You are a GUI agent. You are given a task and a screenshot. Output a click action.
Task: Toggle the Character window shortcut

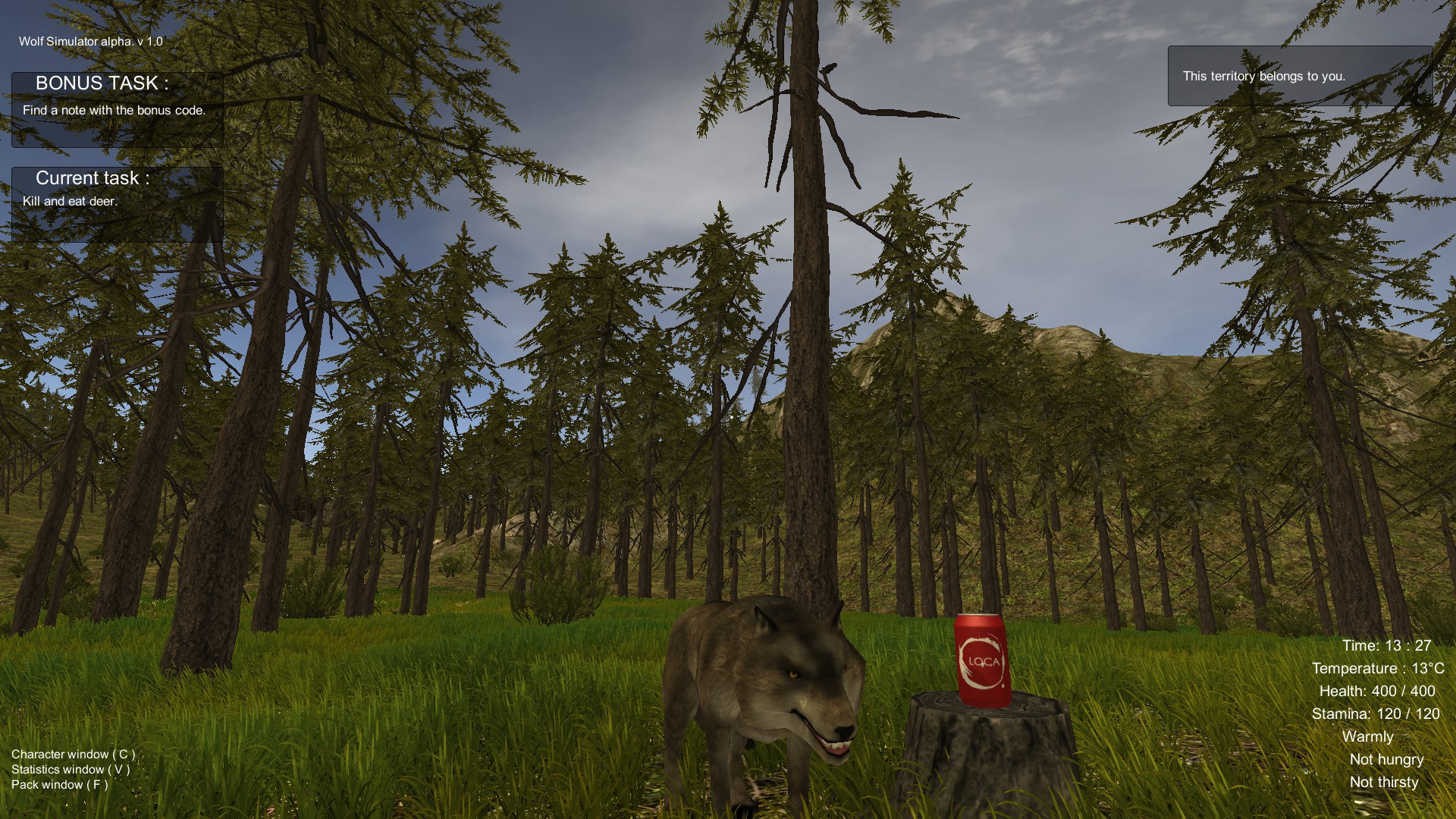[71, 754]
